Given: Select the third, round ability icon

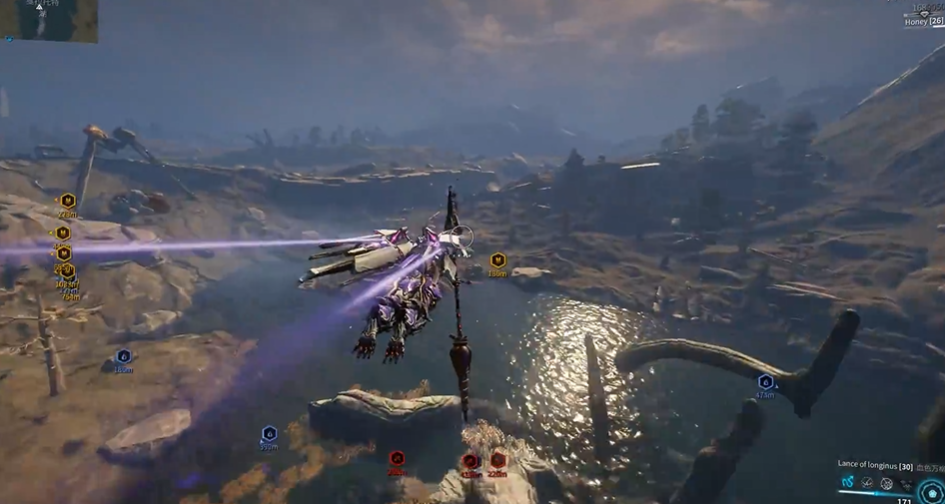Looking at the screenshot, I should pos(886,483).
